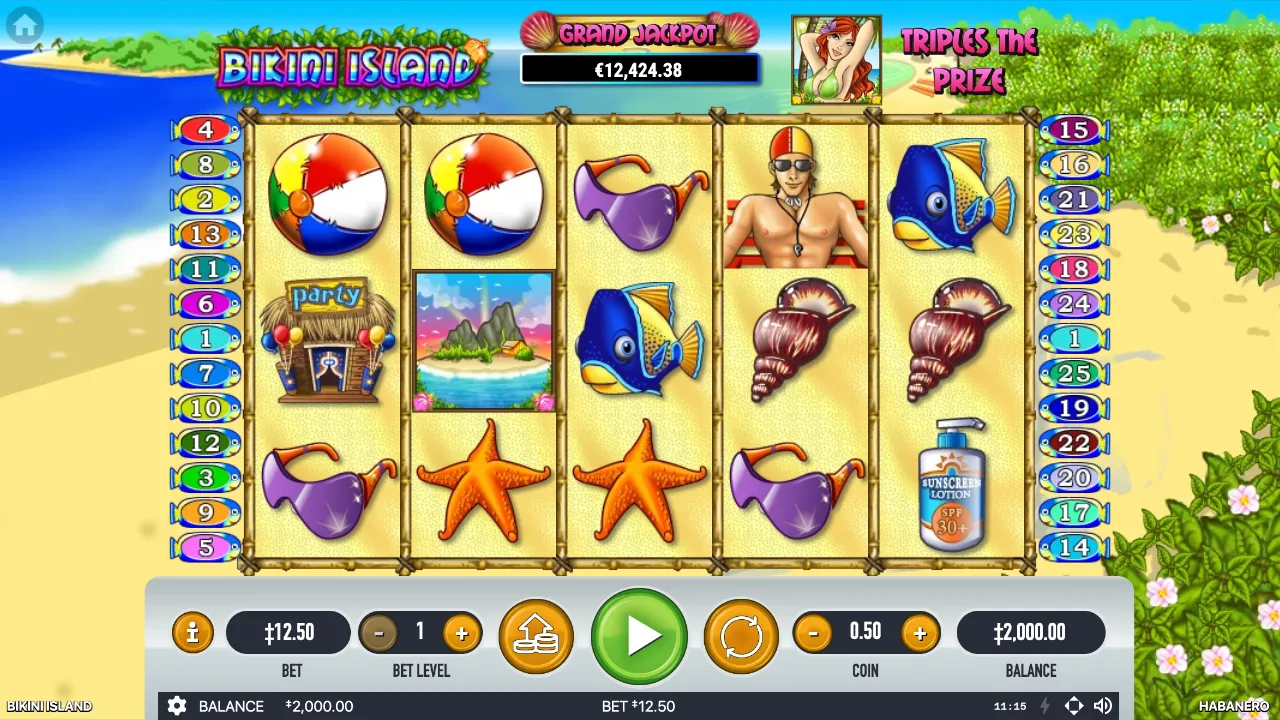Toggle the lightning bolt quick spin
The image size is (1280, 720).
pos(1045,706)
